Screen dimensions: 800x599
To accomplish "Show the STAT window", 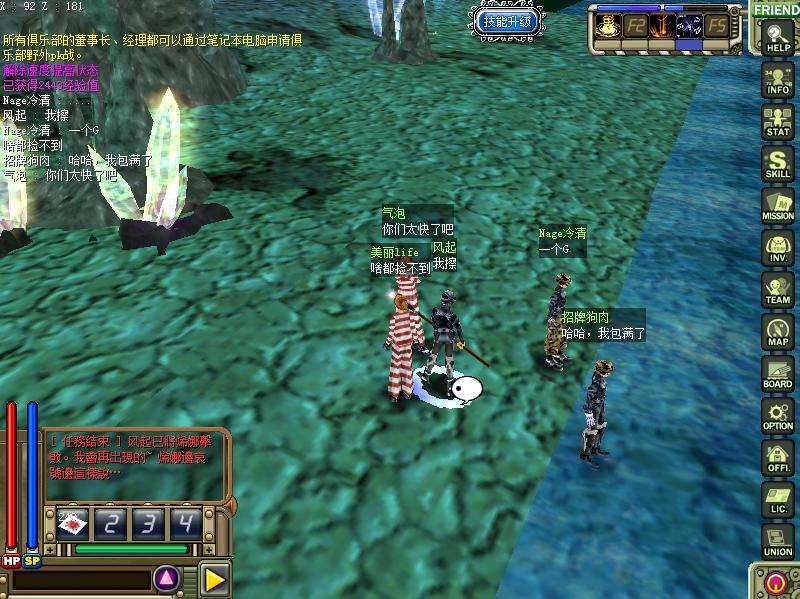I will 778,121.
